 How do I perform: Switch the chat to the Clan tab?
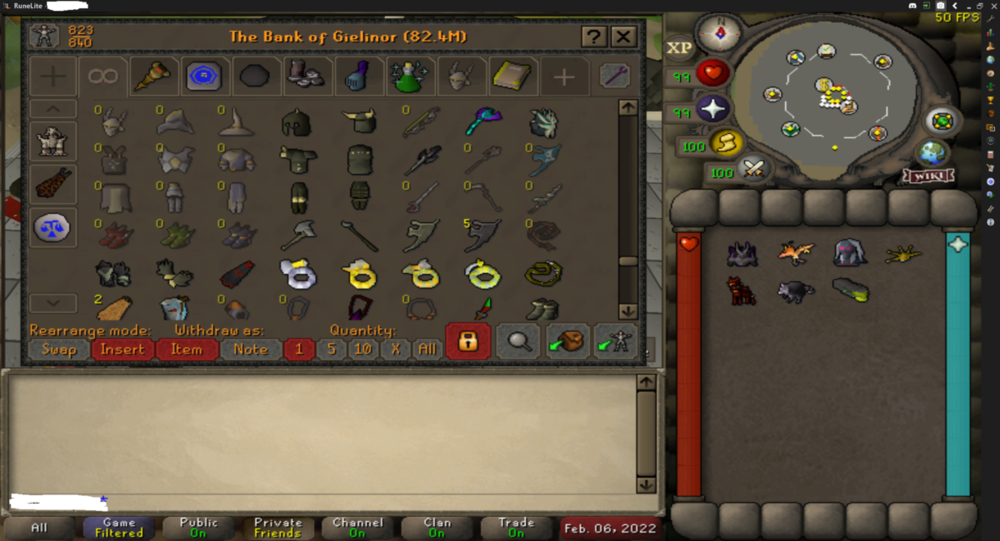[x=437, y=528]
